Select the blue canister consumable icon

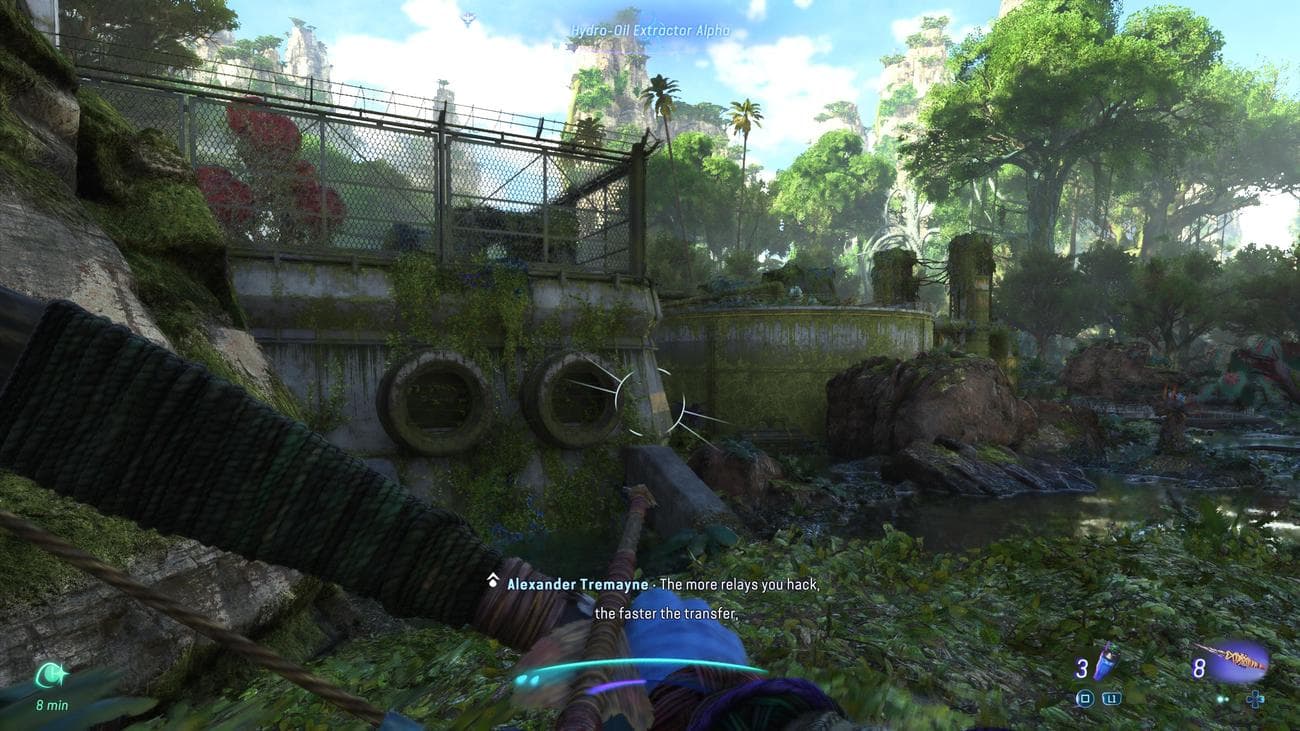point(1105,662)
